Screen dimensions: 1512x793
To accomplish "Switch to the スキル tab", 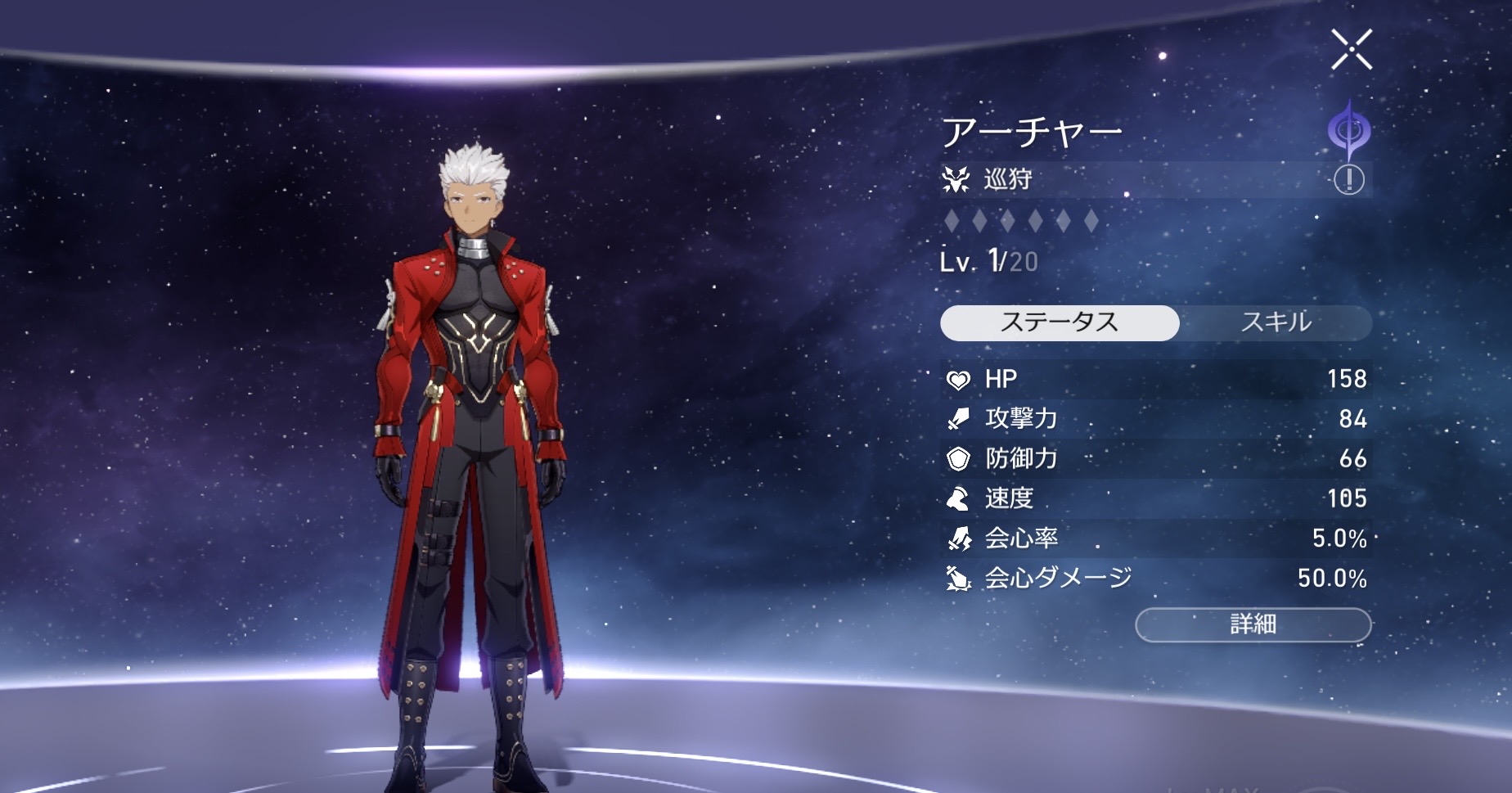I will [x=1276, y=322].
